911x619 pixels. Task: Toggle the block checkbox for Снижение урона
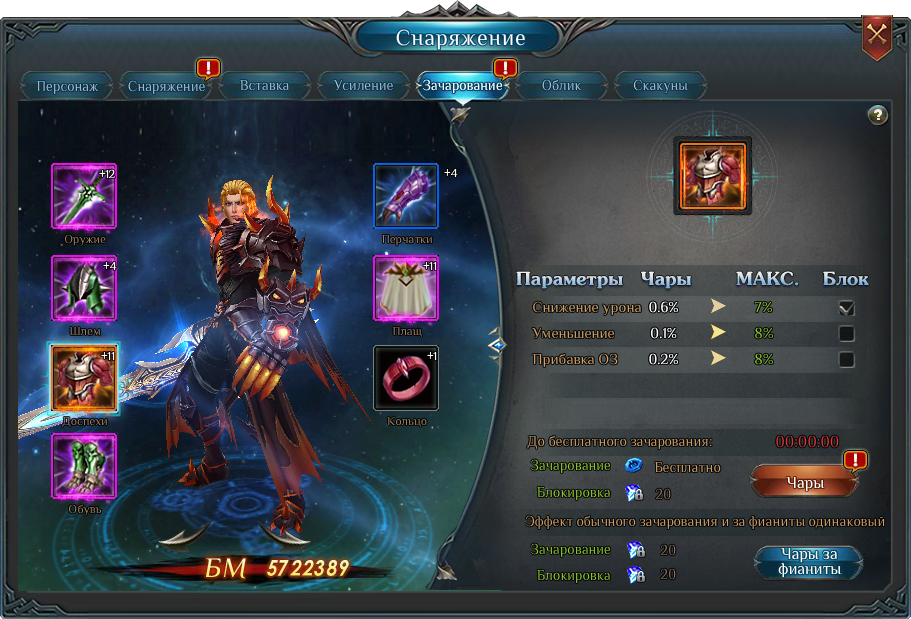(847, 308)
